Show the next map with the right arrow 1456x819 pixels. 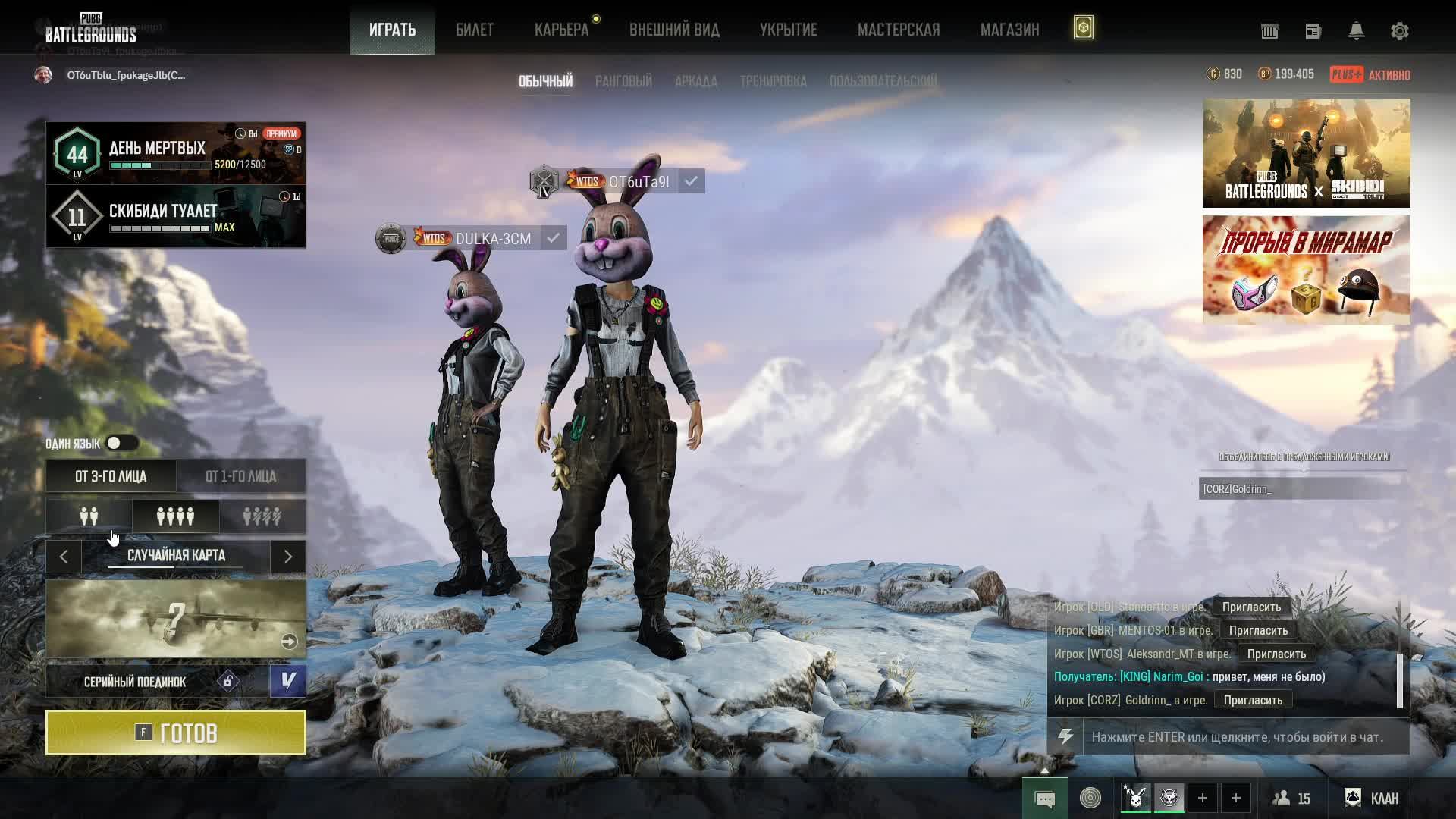(x=288, y=557)
